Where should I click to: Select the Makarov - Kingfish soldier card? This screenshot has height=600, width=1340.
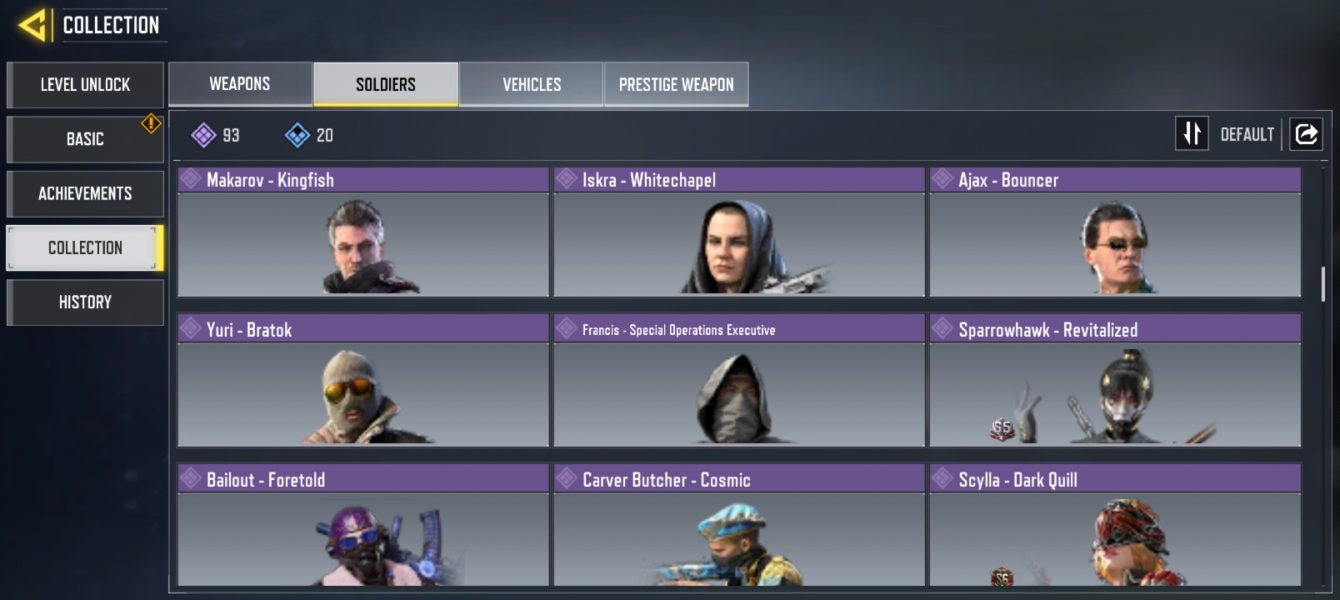tap(363, 233)
